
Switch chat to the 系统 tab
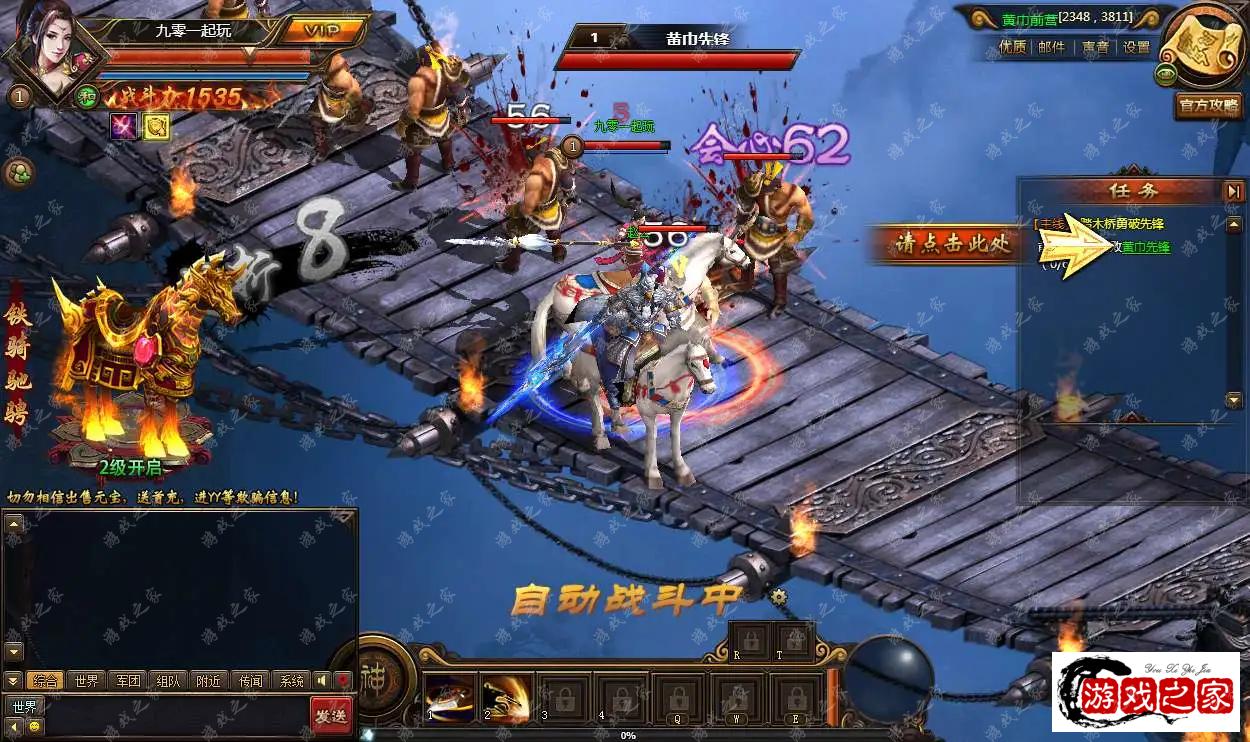pyautogui.click(x=291, y=681)
